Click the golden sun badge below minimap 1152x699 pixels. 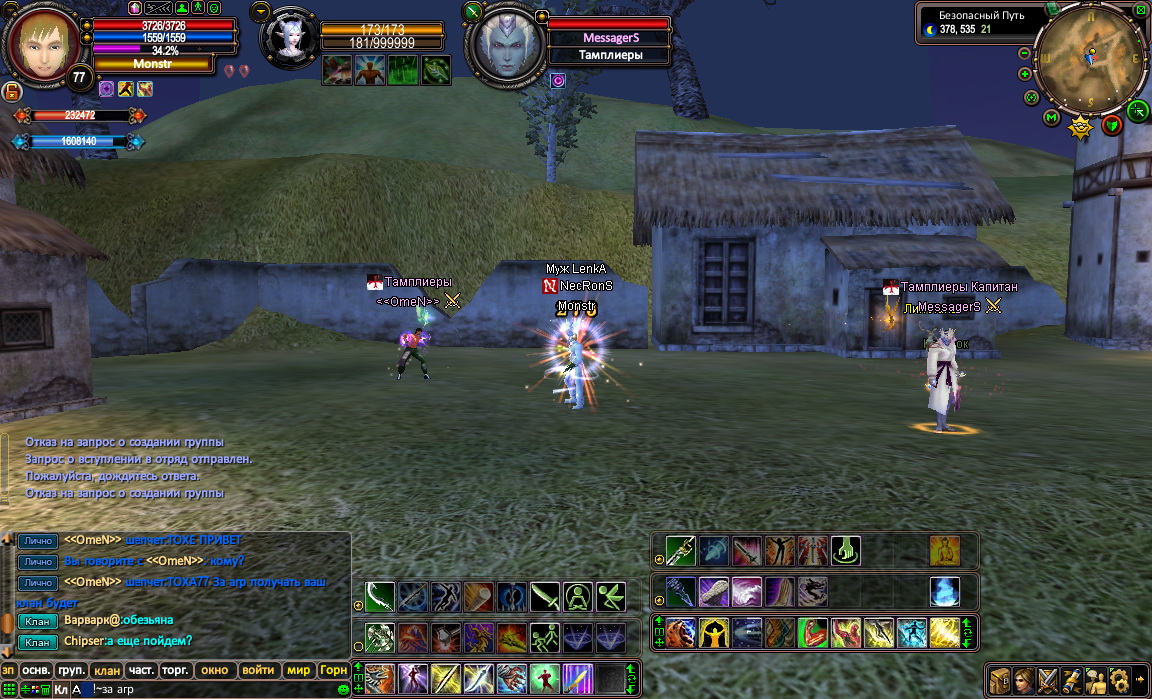[x=1080, y=127]
